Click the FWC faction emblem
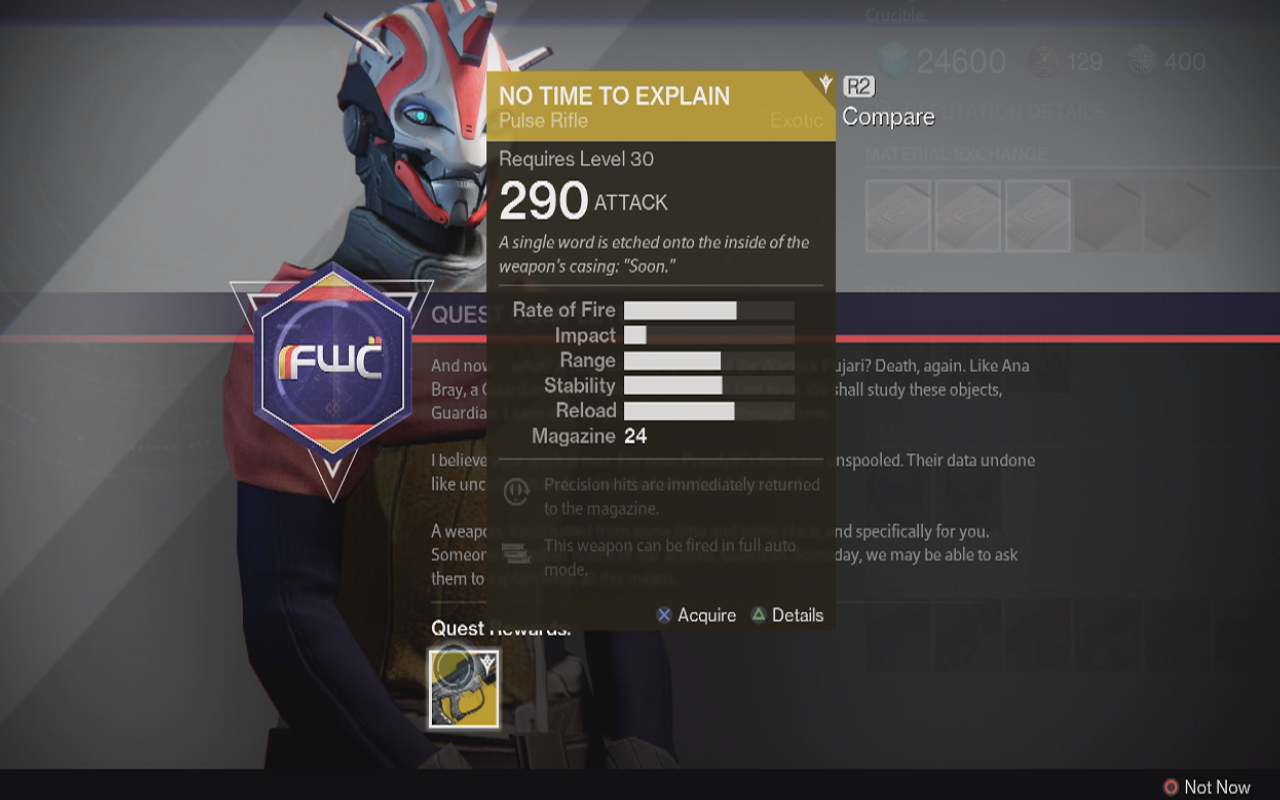This screenshot has height=800, width=1280. (331, 361)
